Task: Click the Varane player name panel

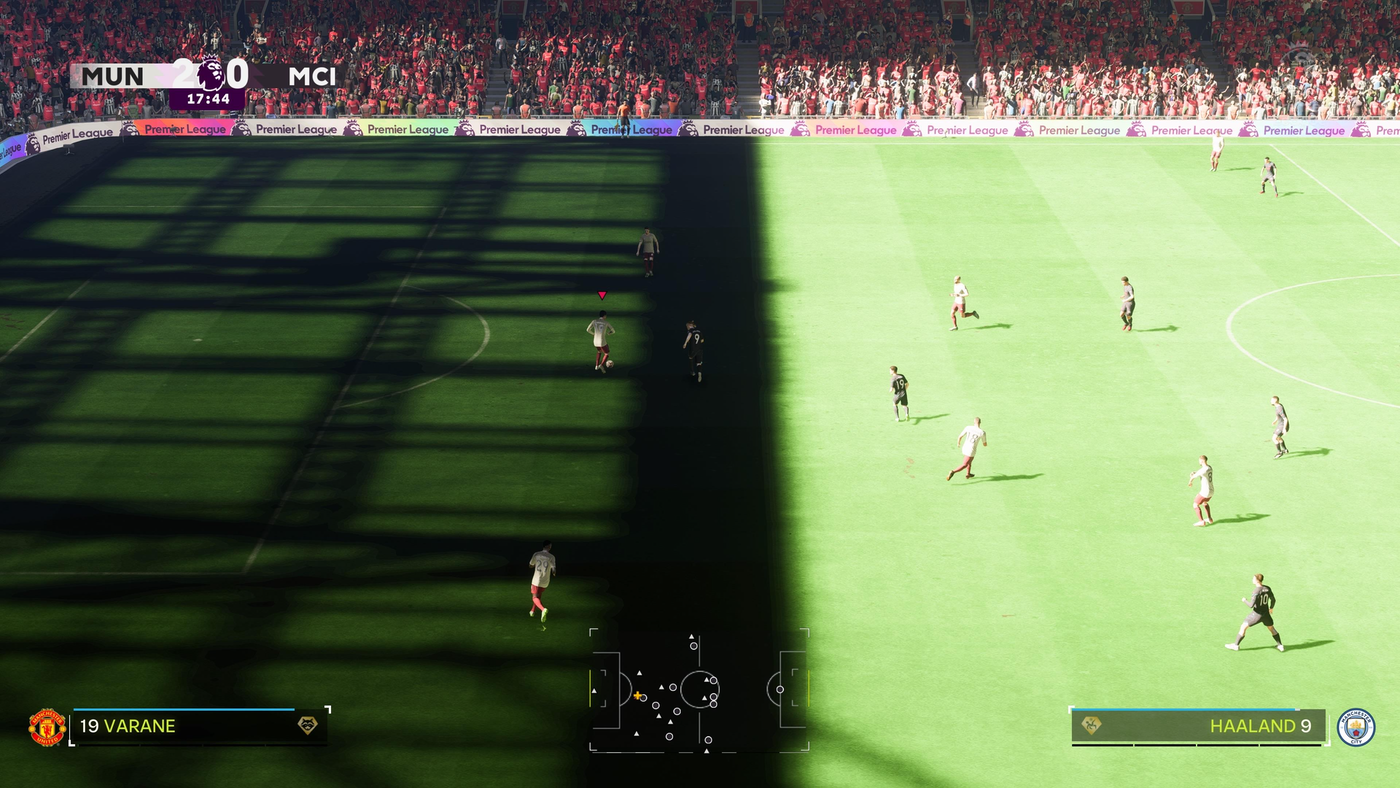Action: click(x=198, y=727)
